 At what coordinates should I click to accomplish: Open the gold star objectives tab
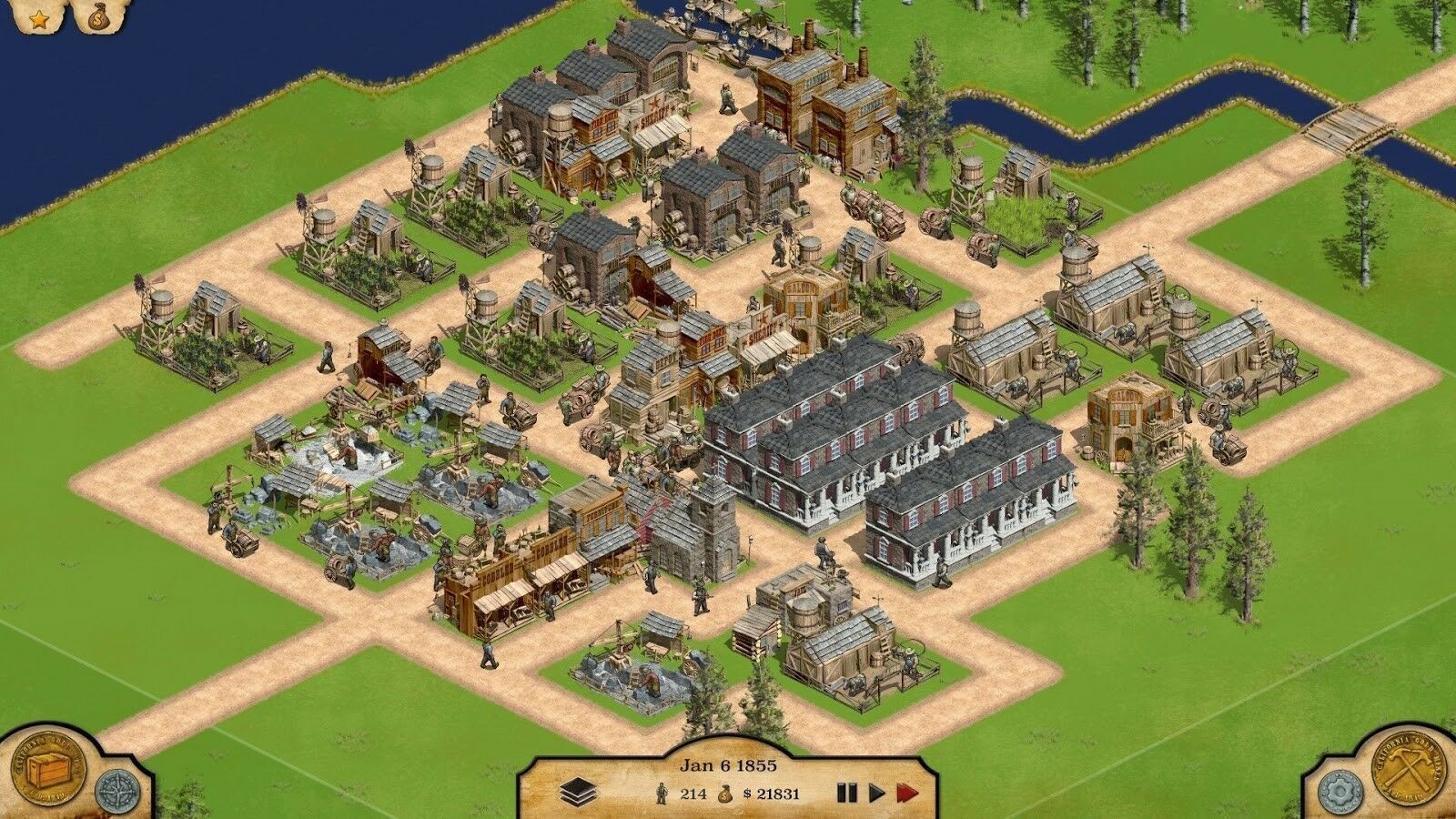tap(38, 19)
